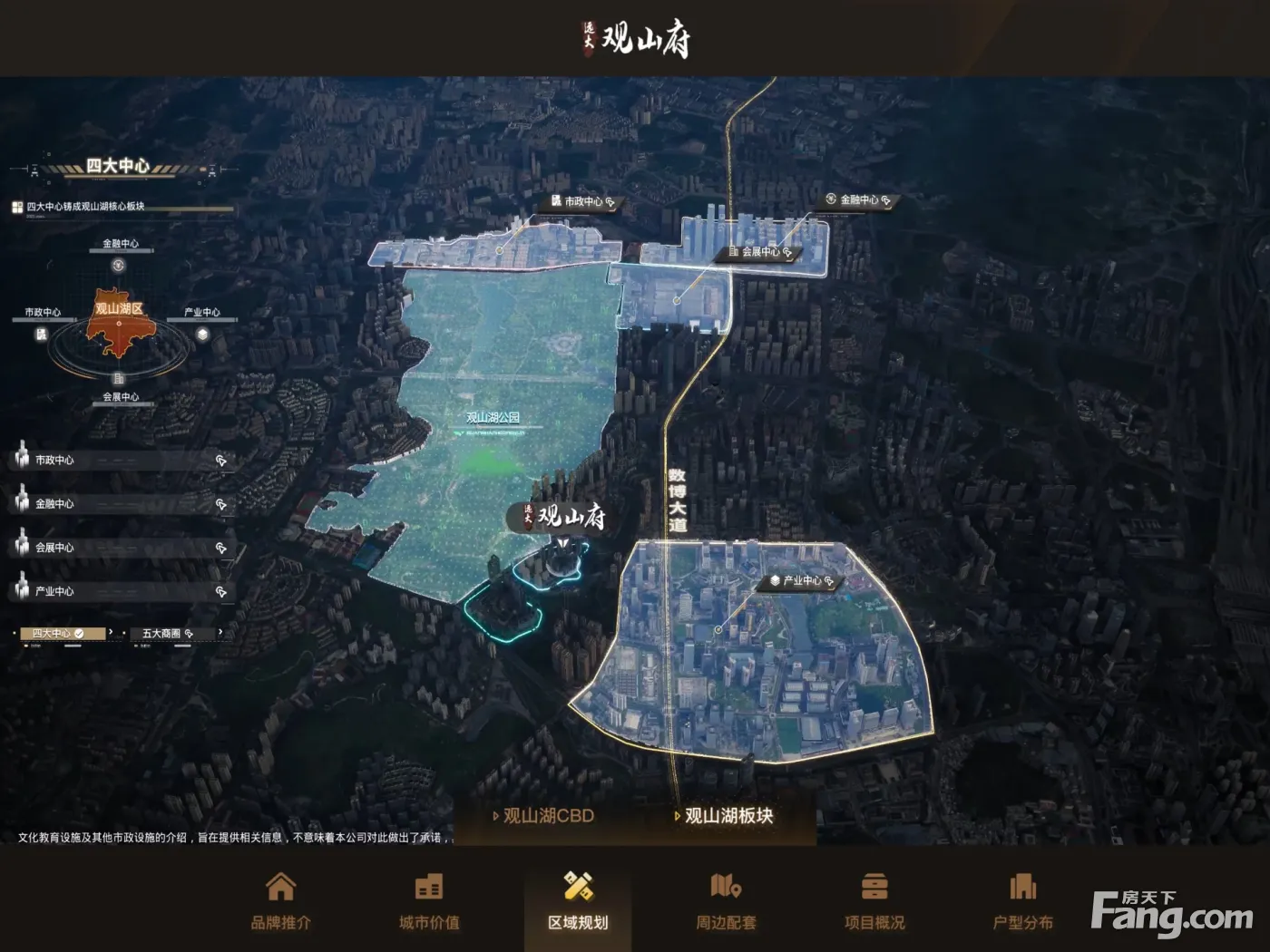The width and height of the screenshot is (1270, 952).
Task: Open the 会展中心 map label
Action: tap(761, 252)
